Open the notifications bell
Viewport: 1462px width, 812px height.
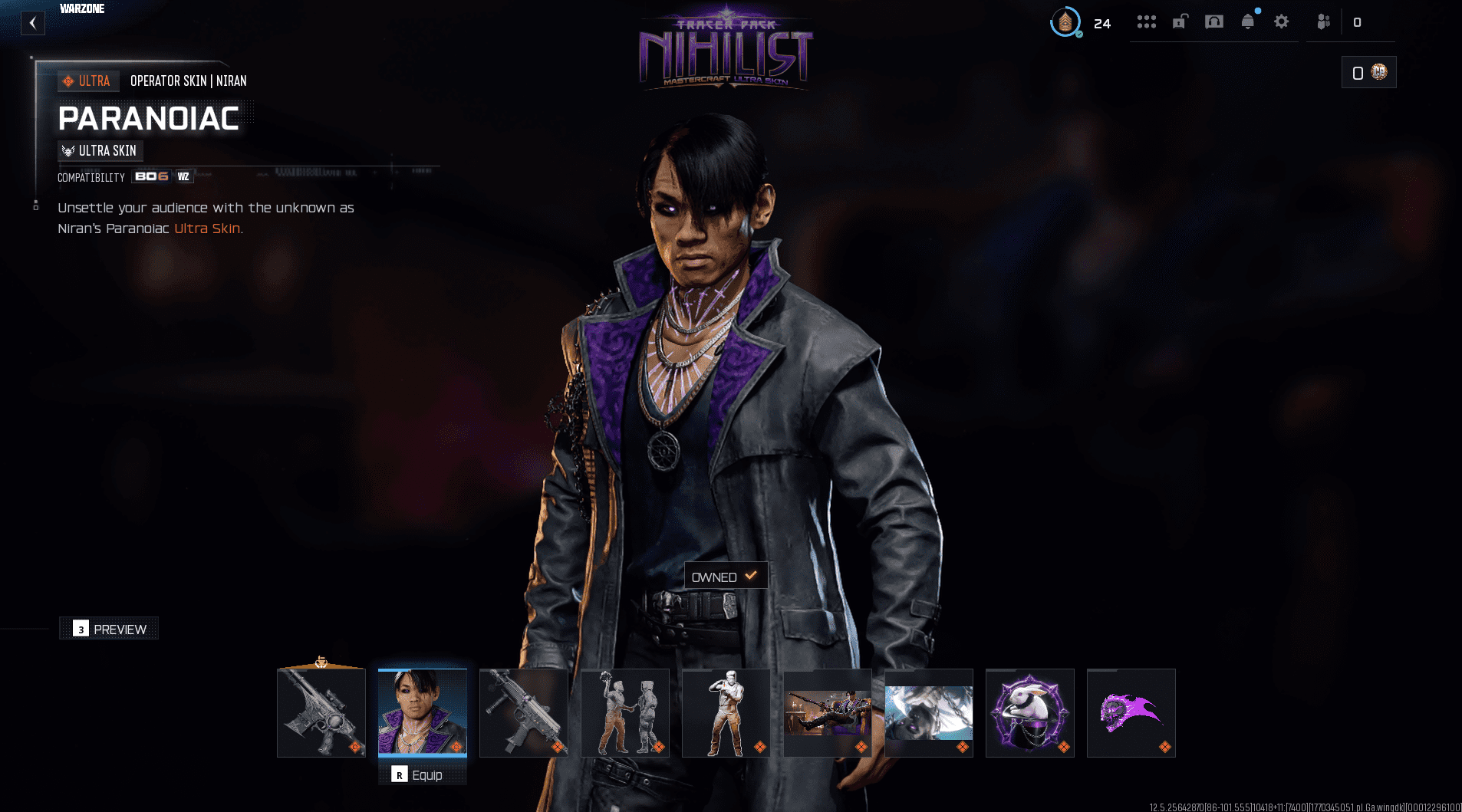1248,21
